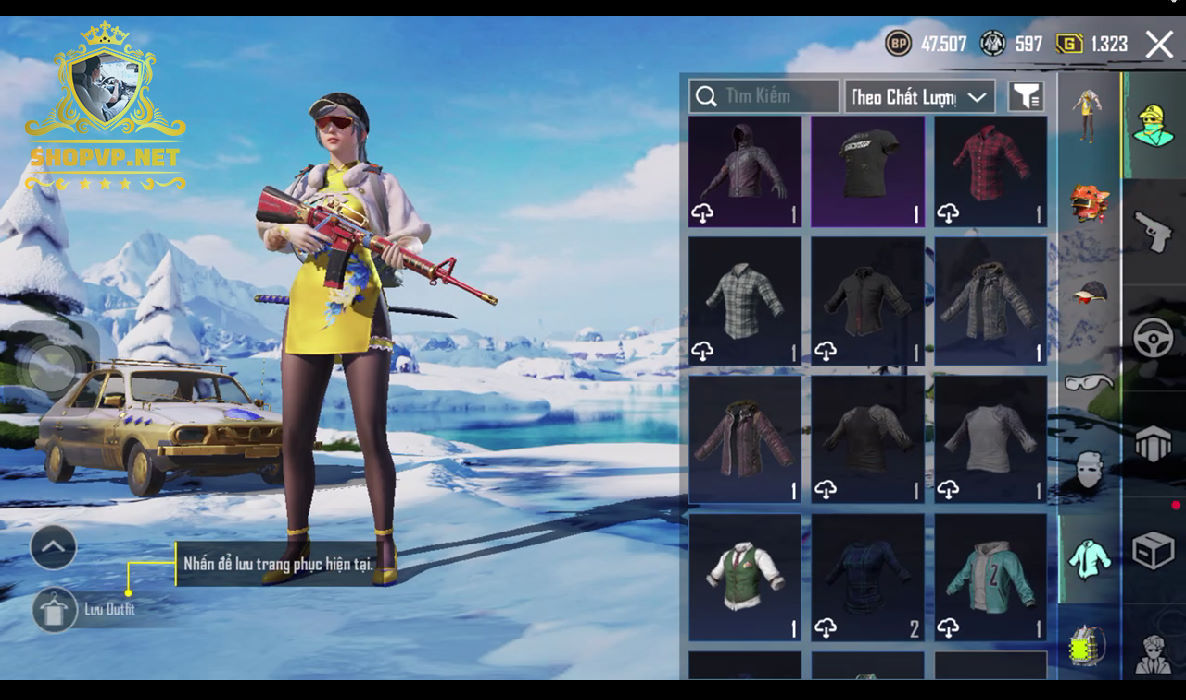The height and width of the screenshot is (700, 1186).
Task: Switch to the glasses category
Action: click(1088, 382)
